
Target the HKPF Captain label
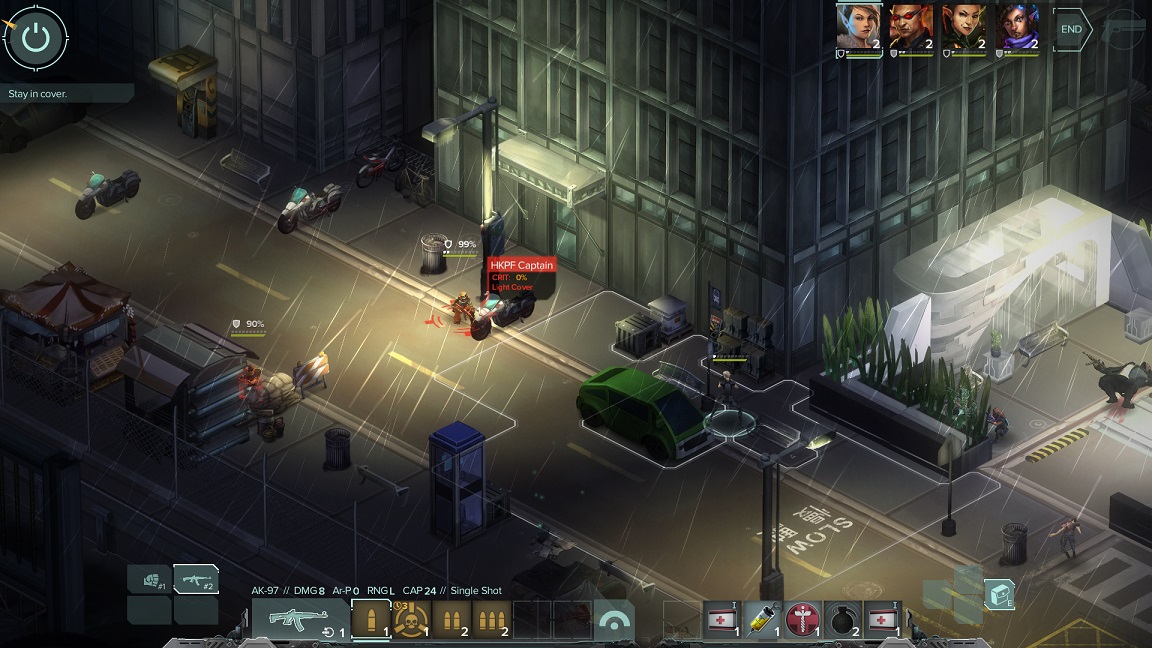tap(521, 265)
